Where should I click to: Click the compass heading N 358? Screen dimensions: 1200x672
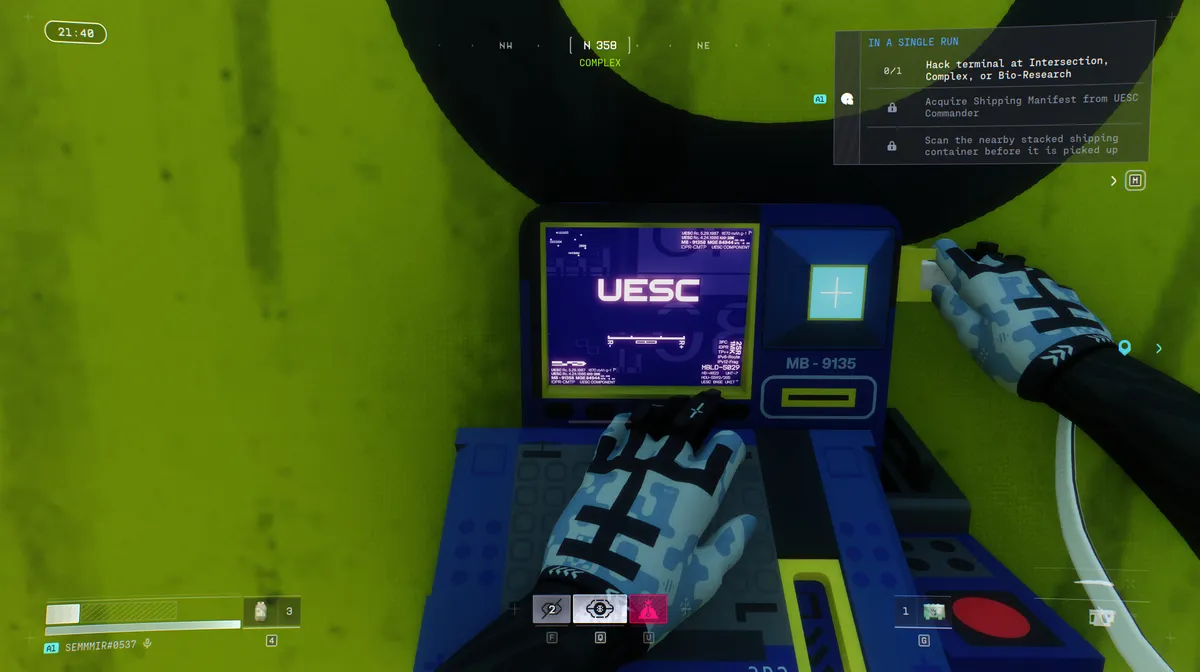(600, 45)
